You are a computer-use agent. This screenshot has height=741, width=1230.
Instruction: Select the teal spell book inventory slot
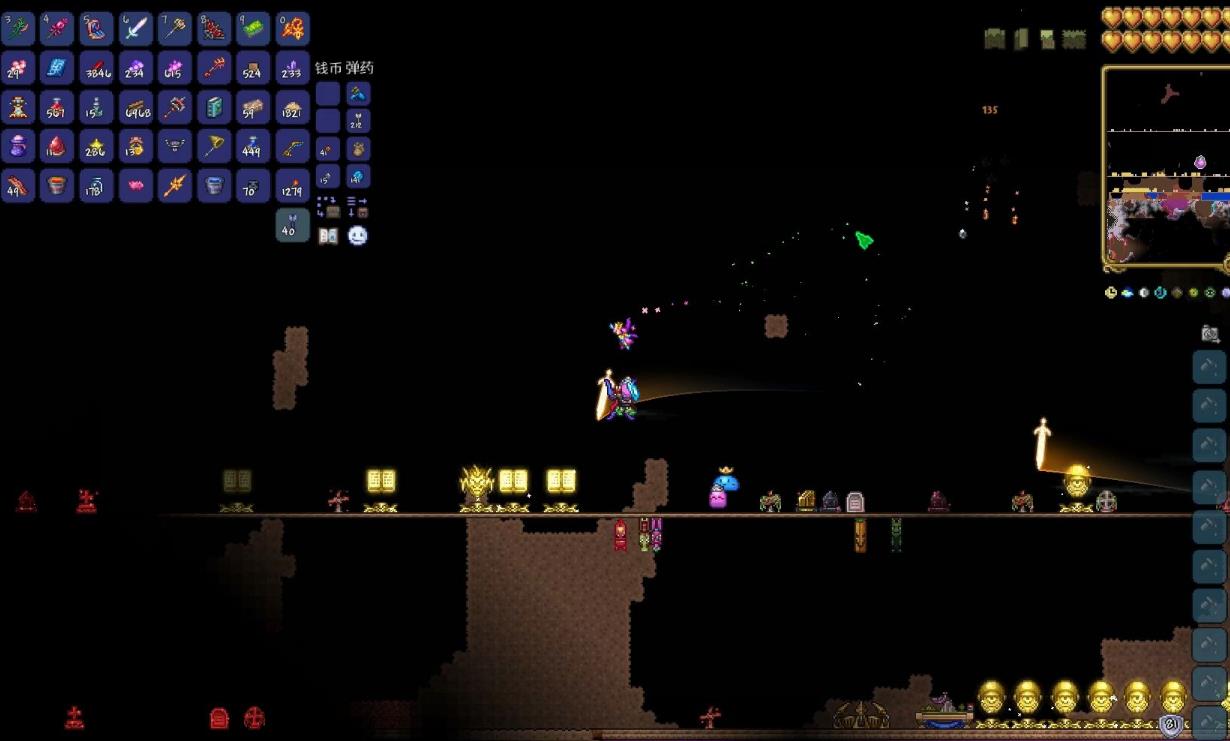(214, 107)
